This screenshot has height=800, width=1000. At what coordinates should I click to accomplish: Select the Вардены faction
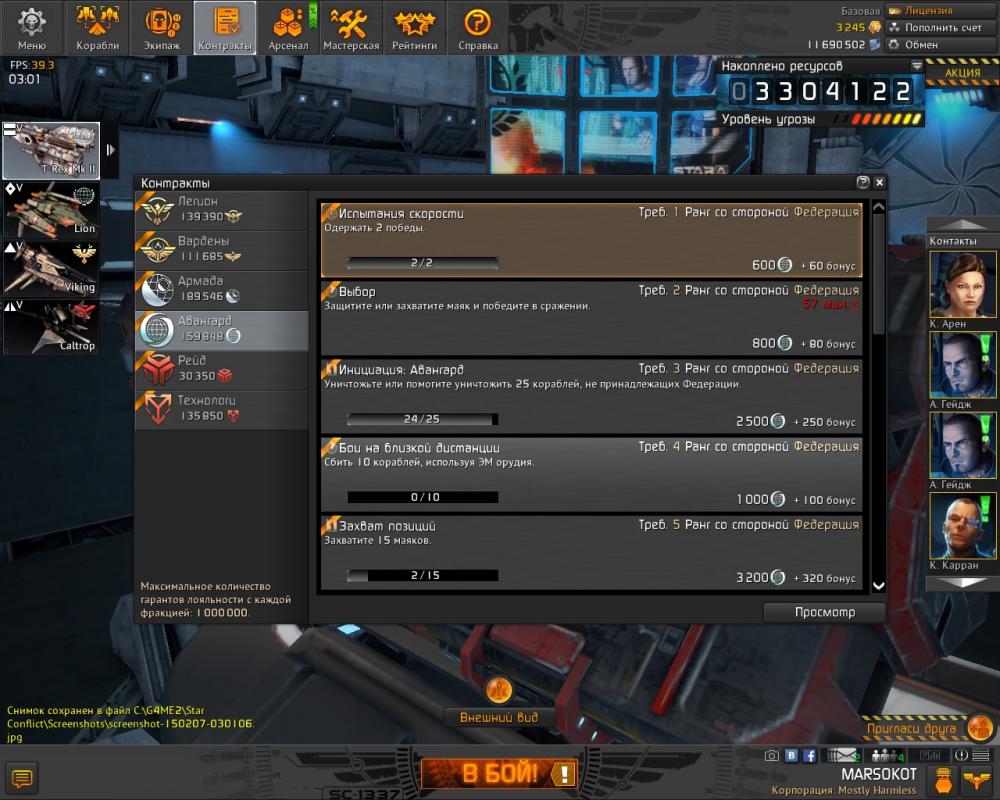[x=221, y=249]
